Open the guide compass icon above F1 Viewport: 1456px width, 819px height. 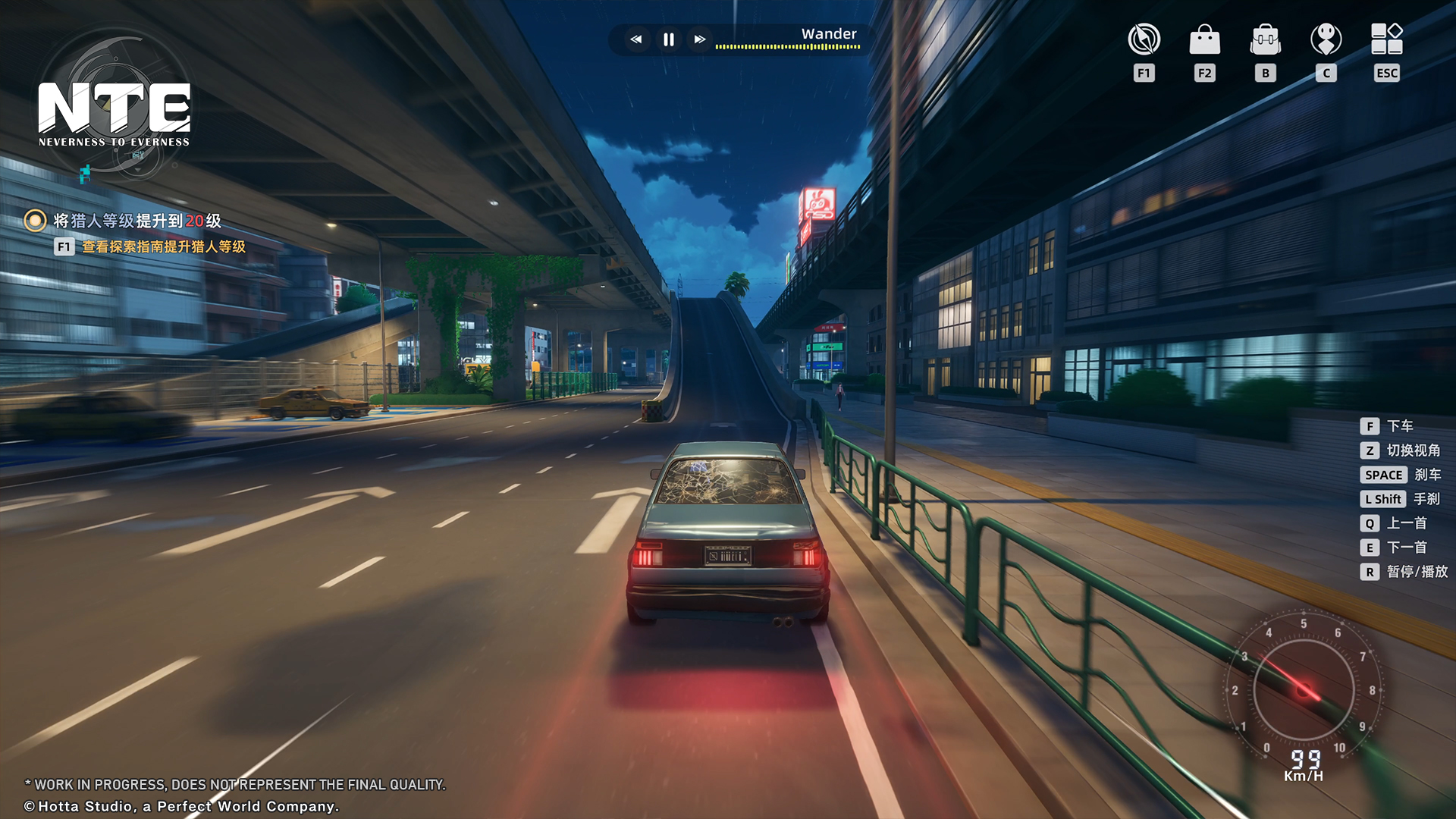[1143, 39]
